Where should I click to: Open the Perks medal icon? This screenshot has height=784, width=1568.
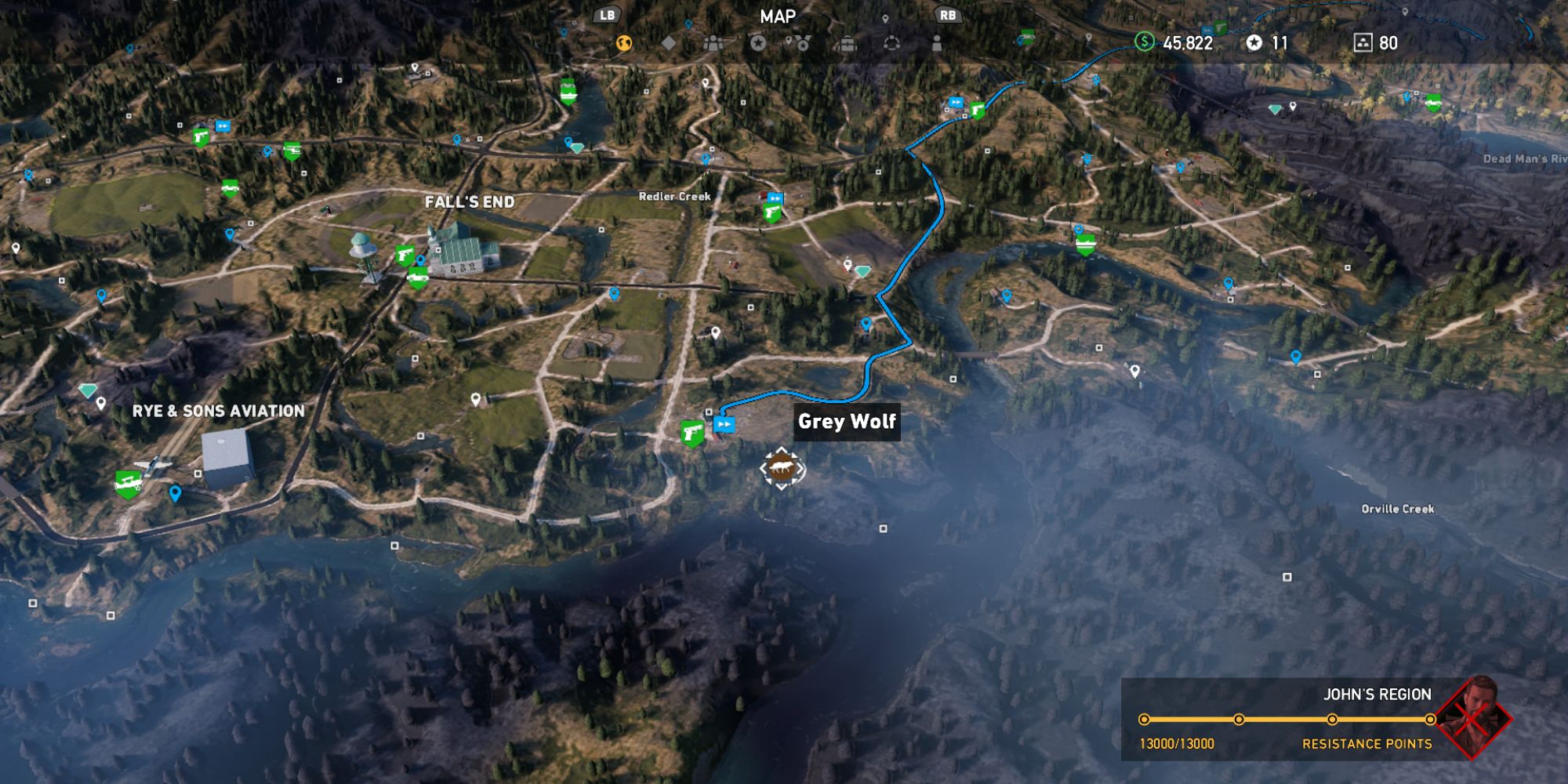coord(804,43)
